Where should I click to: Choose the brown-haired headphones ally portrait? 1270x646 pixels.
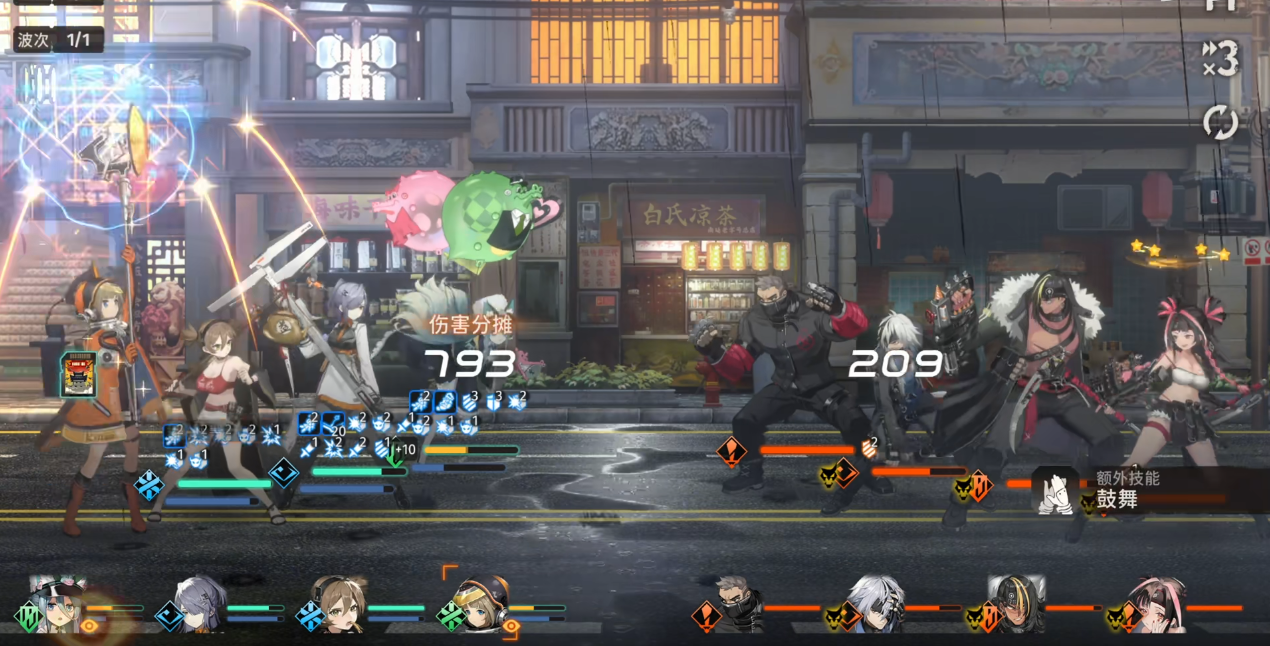click(x=338, y=603)
